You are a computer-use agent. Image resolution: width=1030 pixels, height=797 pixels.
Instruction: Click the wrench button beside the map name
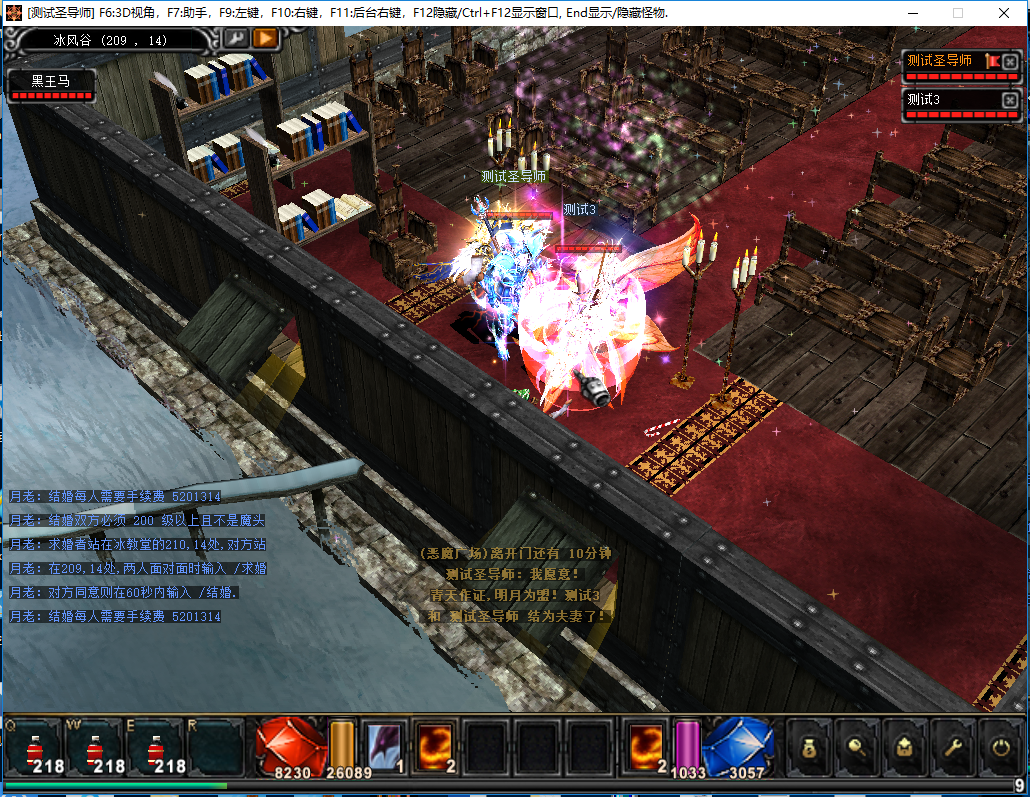pyautogui.click(x=235, y=39)
